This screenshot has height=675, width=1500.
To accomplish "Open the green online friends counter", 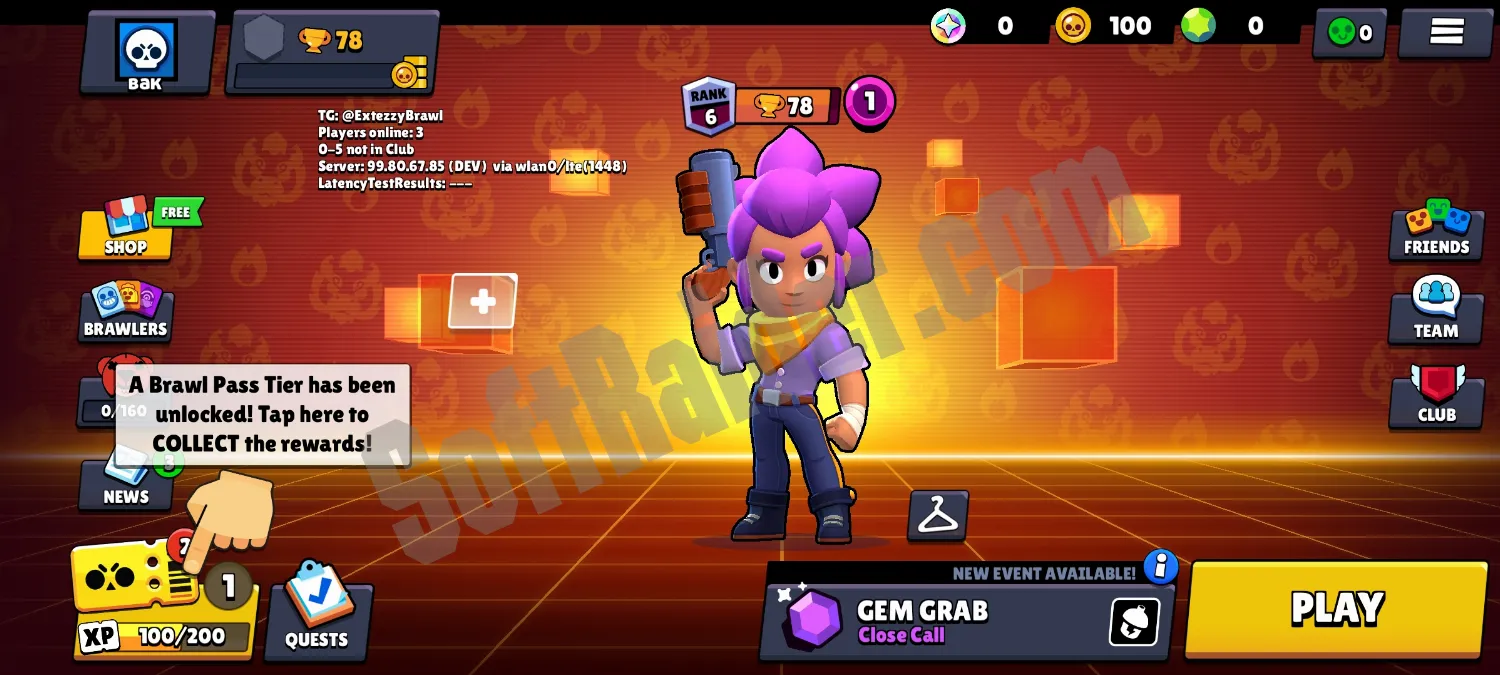I will (x=1348, y=33).
